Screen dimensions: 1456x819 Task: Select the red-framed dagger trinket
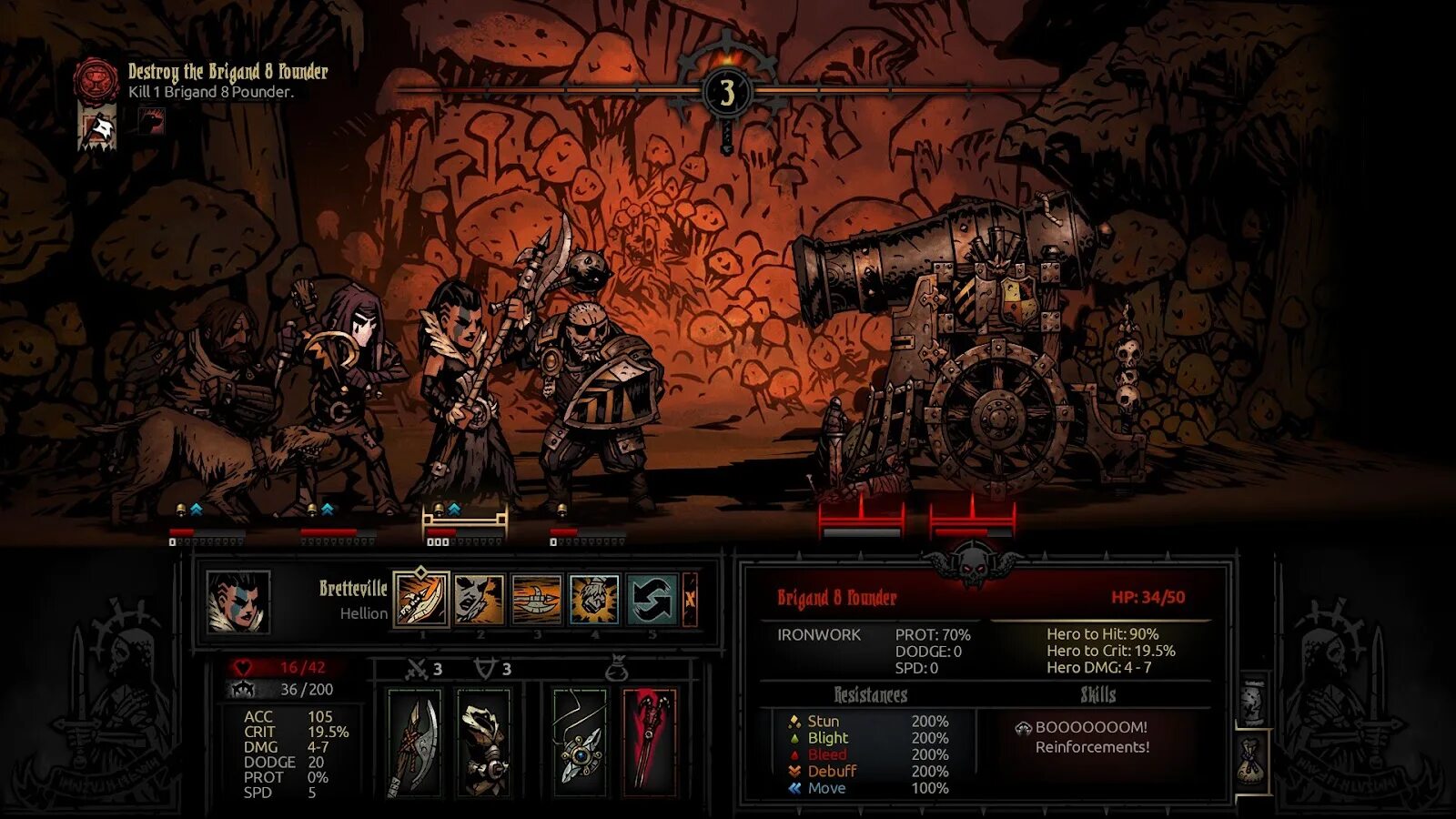[649, 742]
